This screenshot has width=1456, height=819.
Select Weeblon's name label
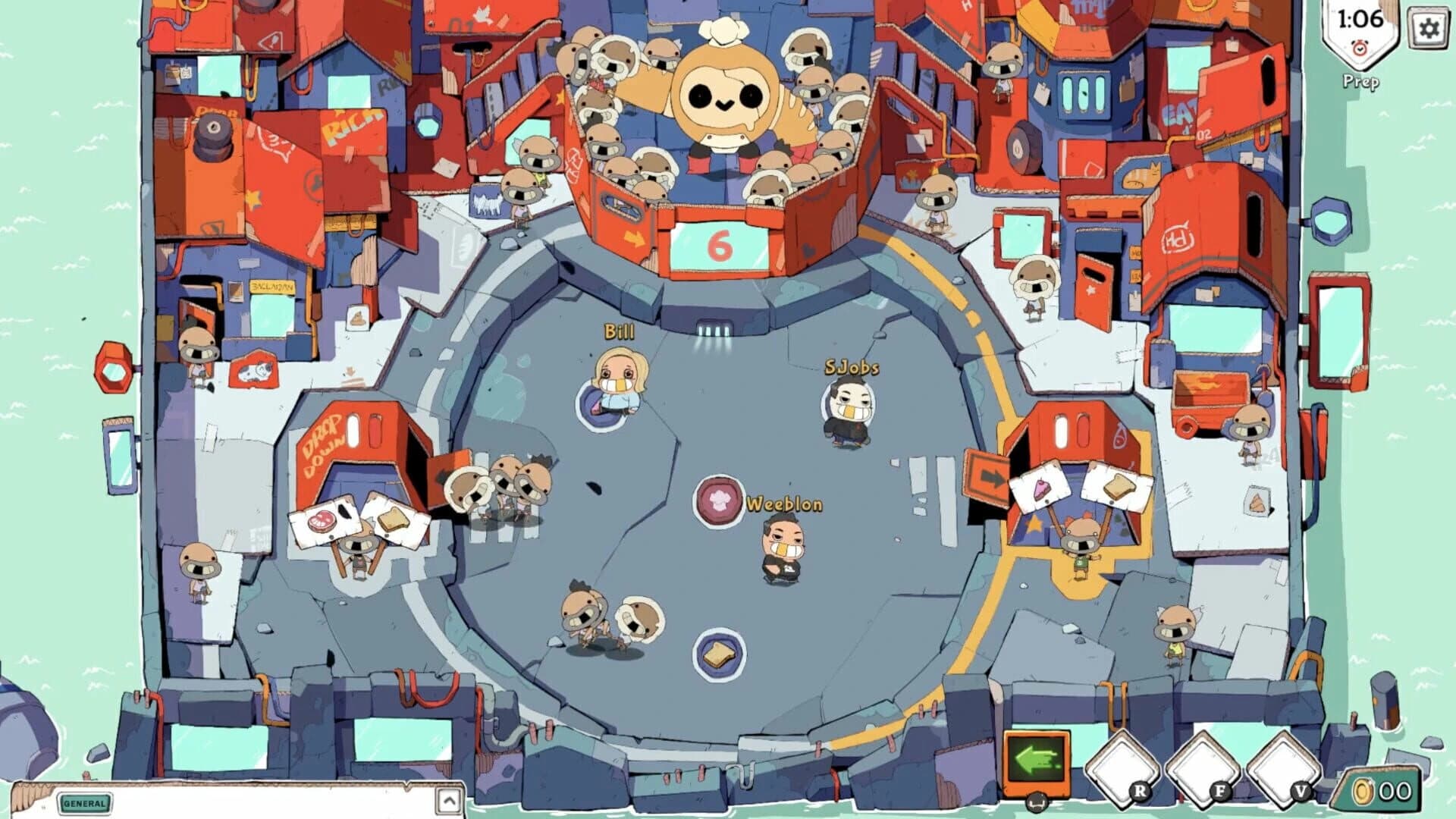pos(783,503)
